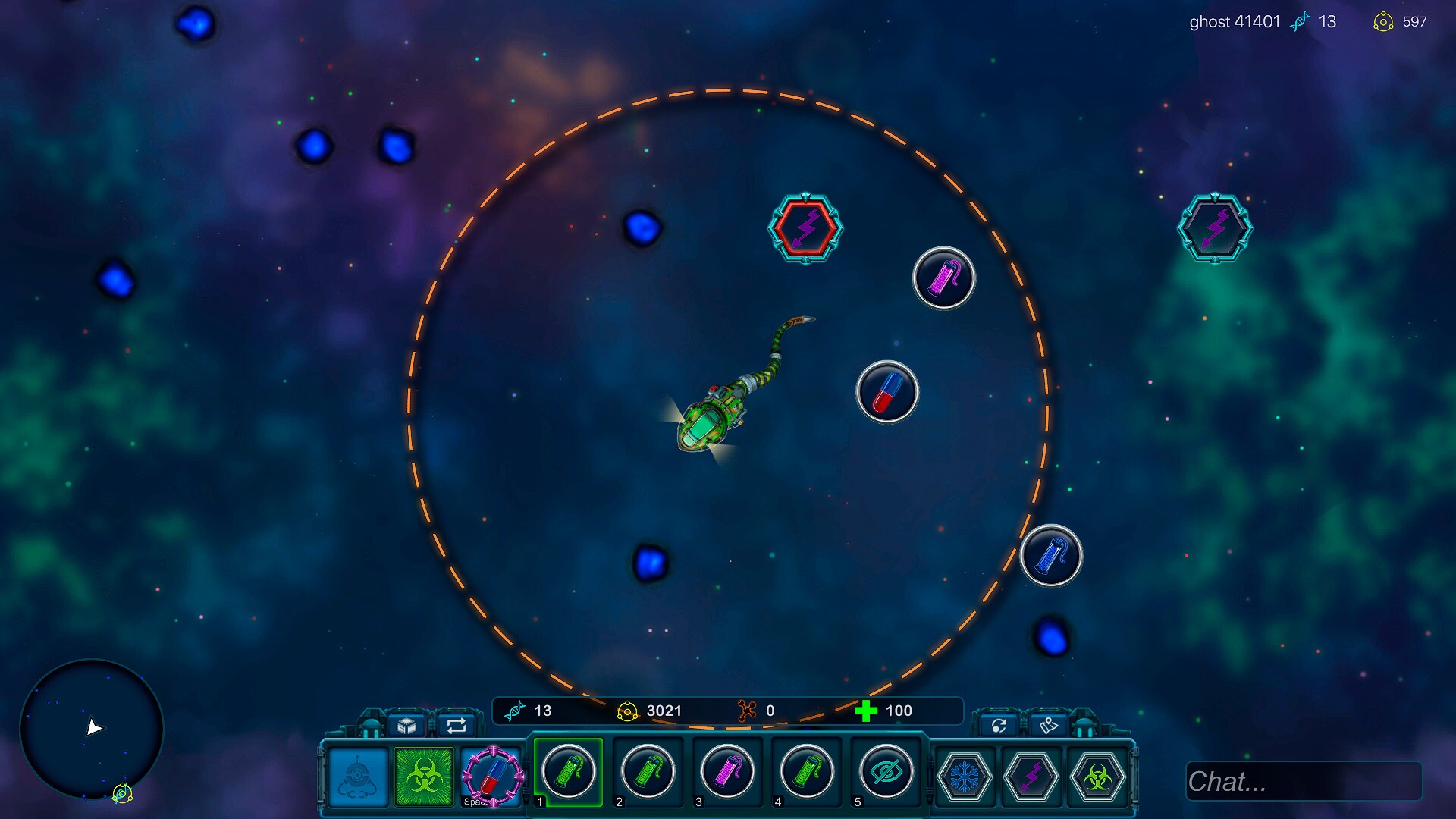This screenshot has height=819, width=1456.
Task: Activate the blue snowflake hexagon ability
Action: (x=965, y=777)
